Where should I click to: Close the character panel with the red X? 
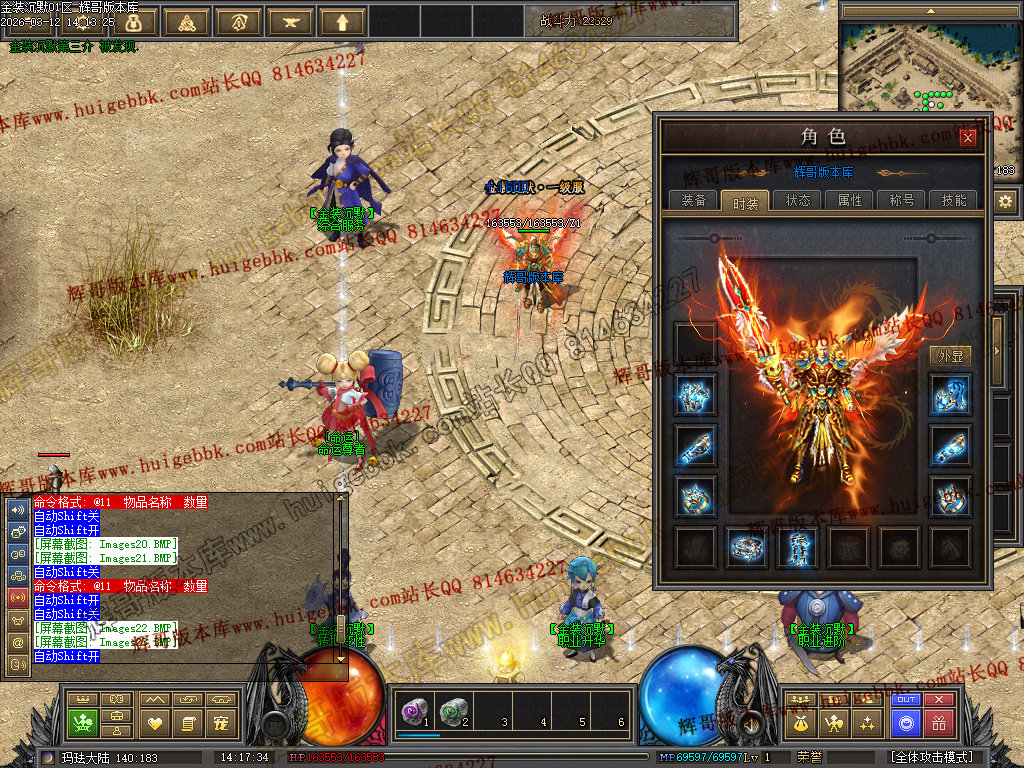coord(967,139)
